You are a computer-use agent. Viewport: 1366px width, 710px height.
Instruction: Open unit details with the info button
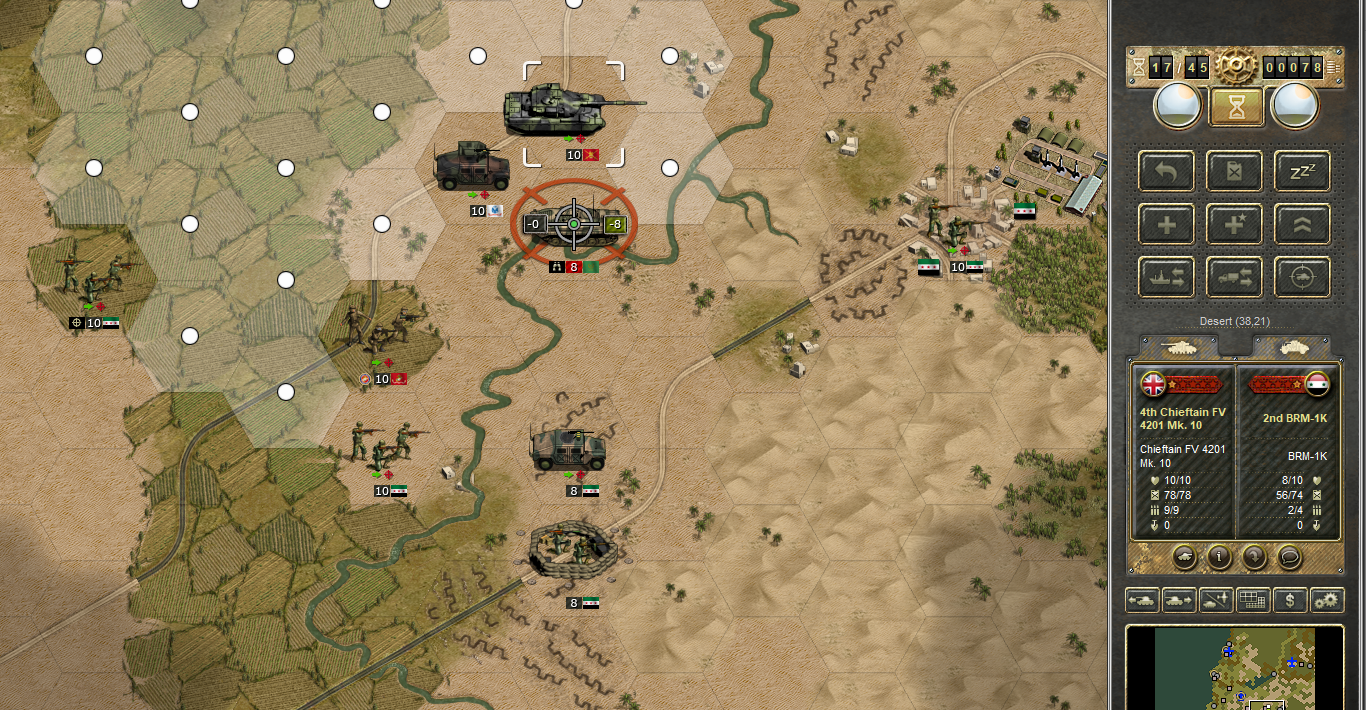[x=1218, y=555]
